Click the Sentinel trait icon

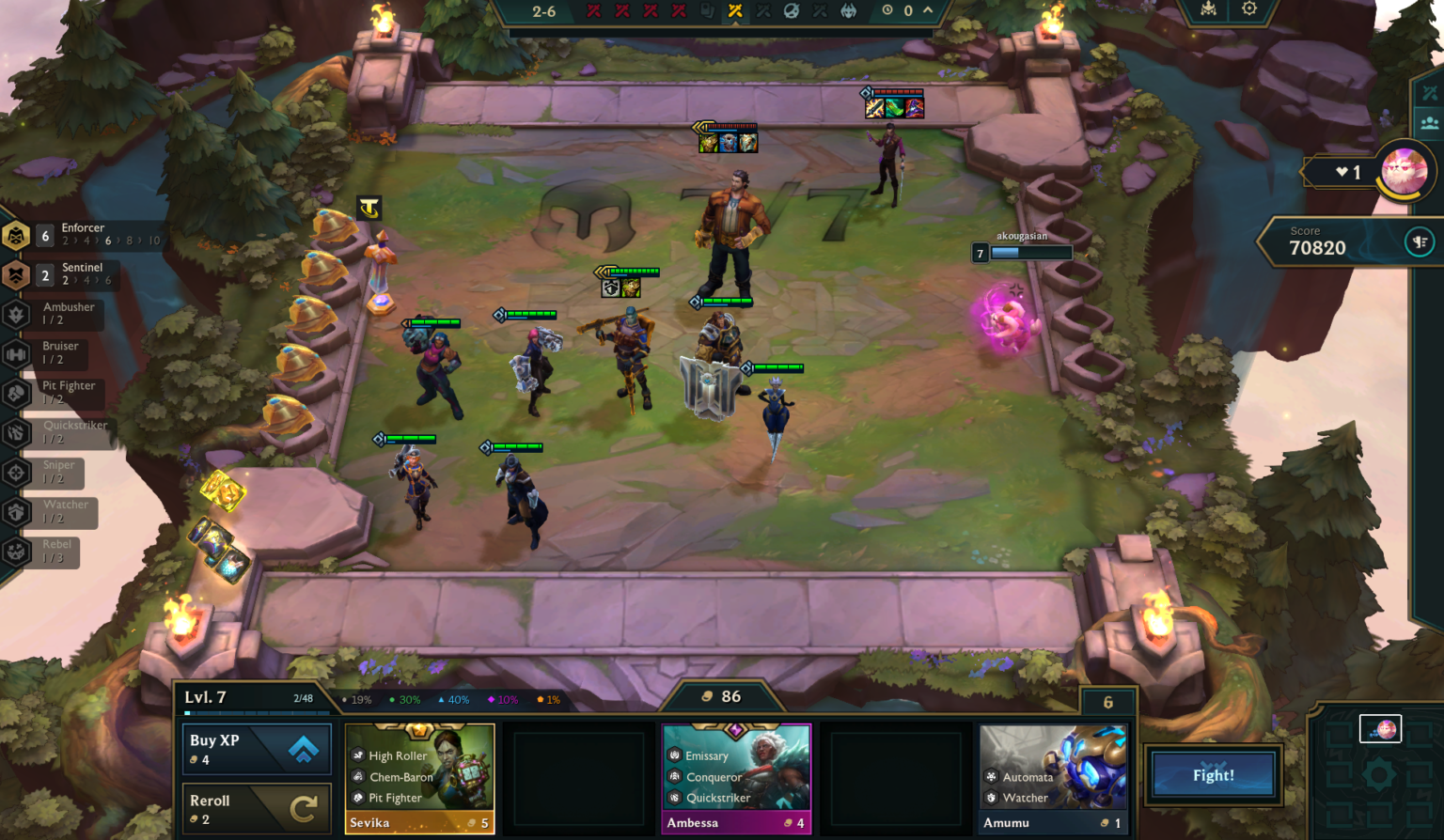15,275
